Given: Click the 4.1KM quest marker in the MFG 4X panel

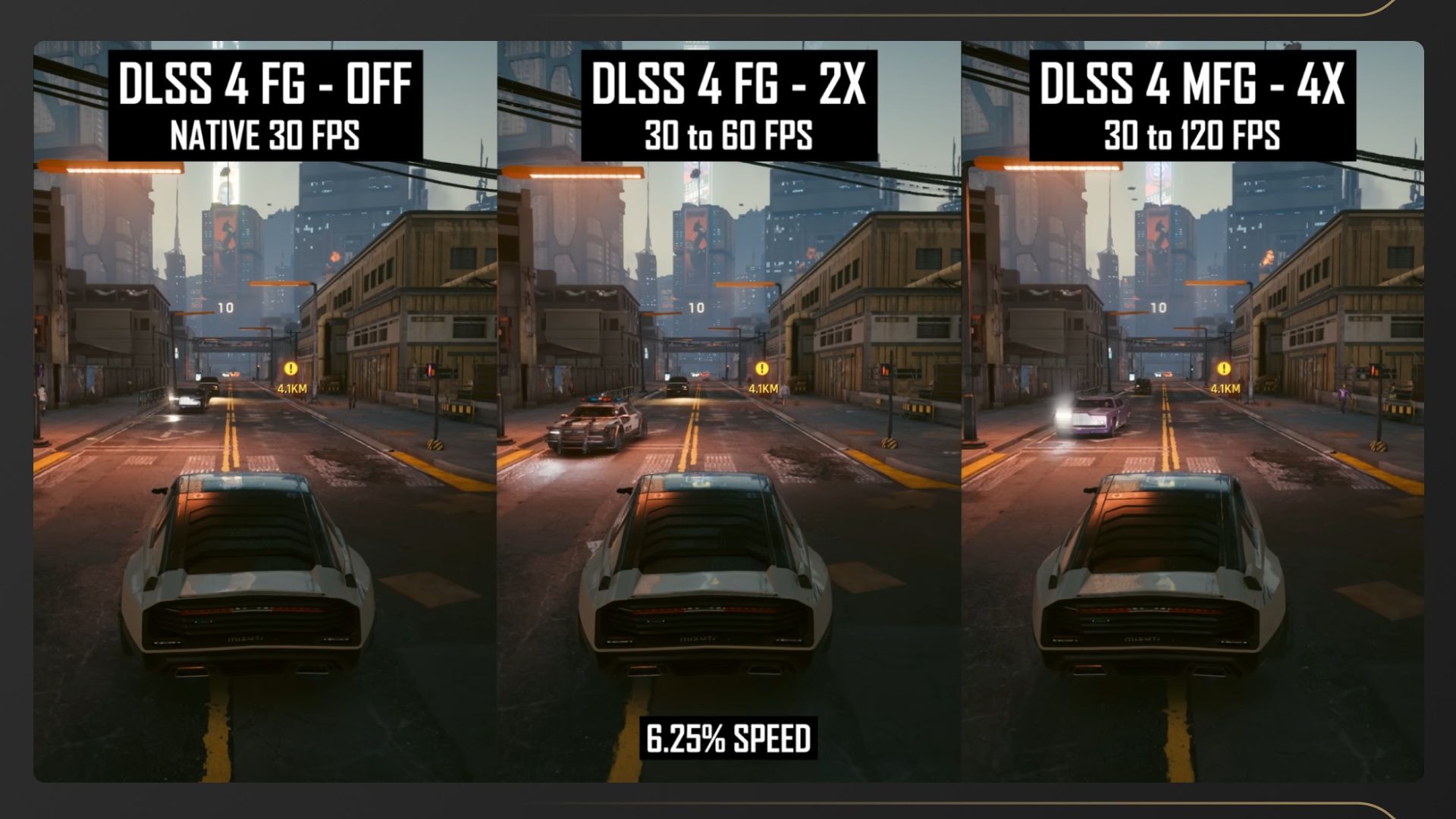Looking at the screenshot, I should (1224, 369).
